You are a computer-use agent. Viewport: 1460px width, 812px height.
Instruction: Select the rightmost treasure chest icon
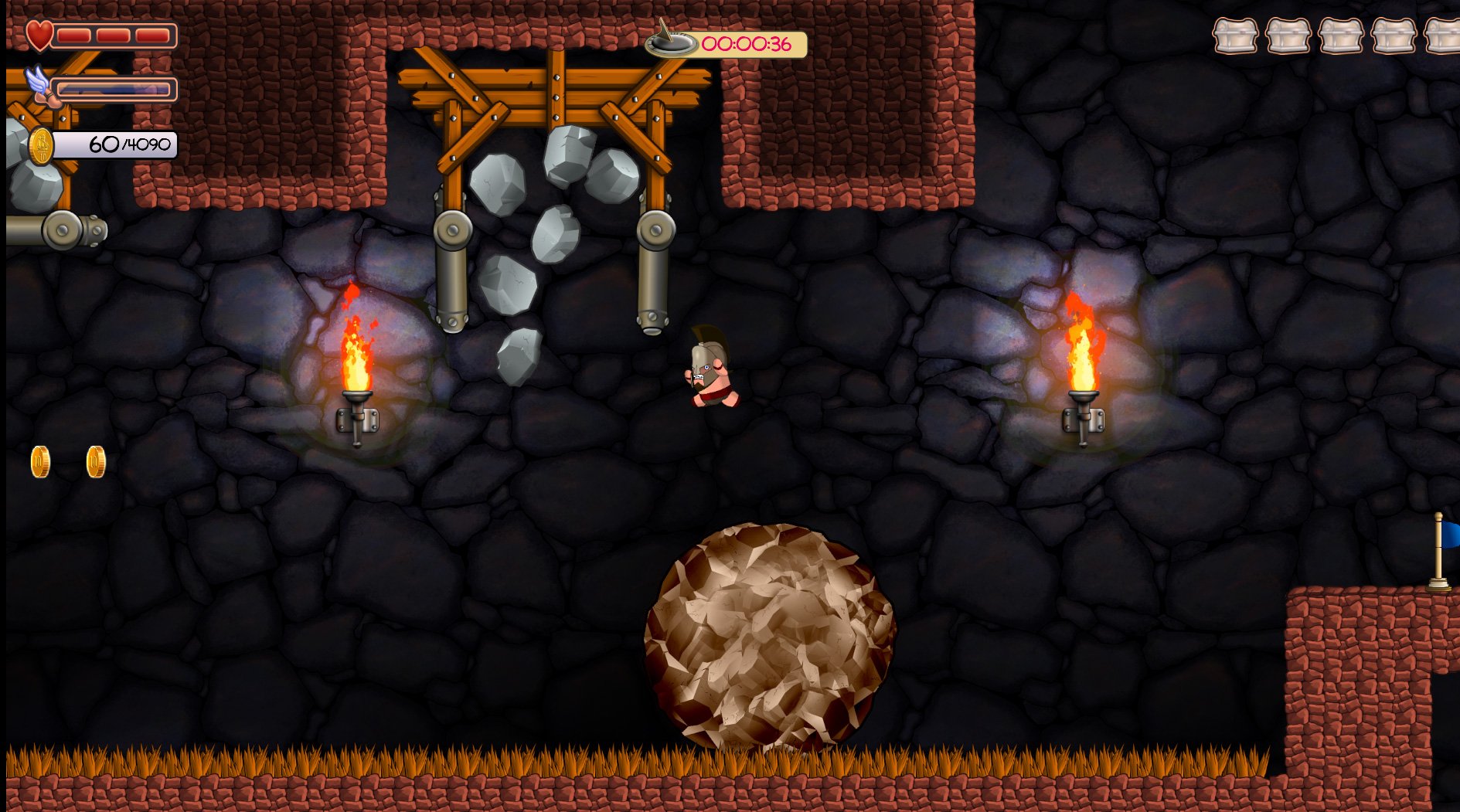(1444, 35)
